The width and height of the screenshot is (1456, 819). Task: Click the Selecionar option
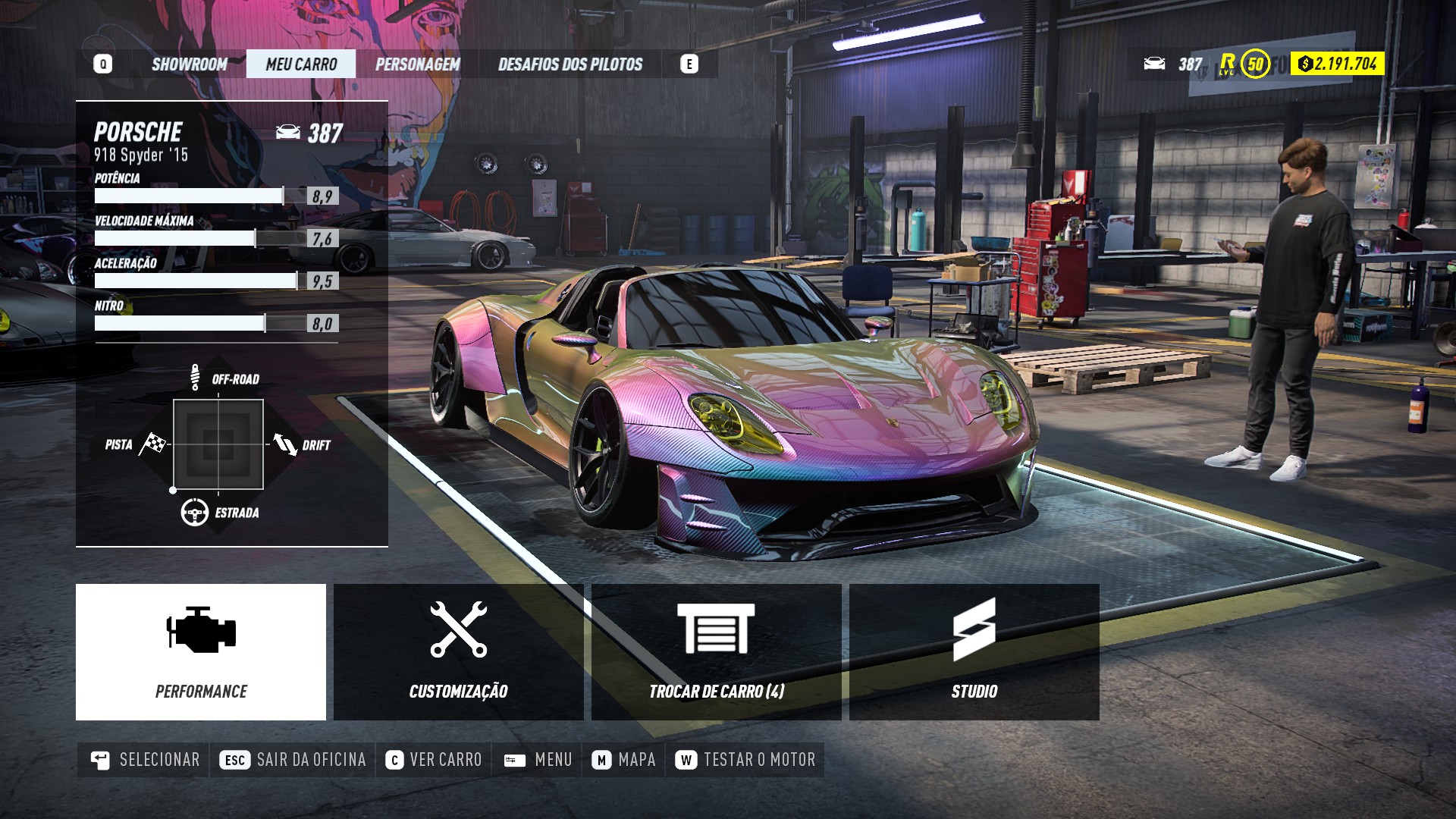pyautogui.click(x=144, y=760)
